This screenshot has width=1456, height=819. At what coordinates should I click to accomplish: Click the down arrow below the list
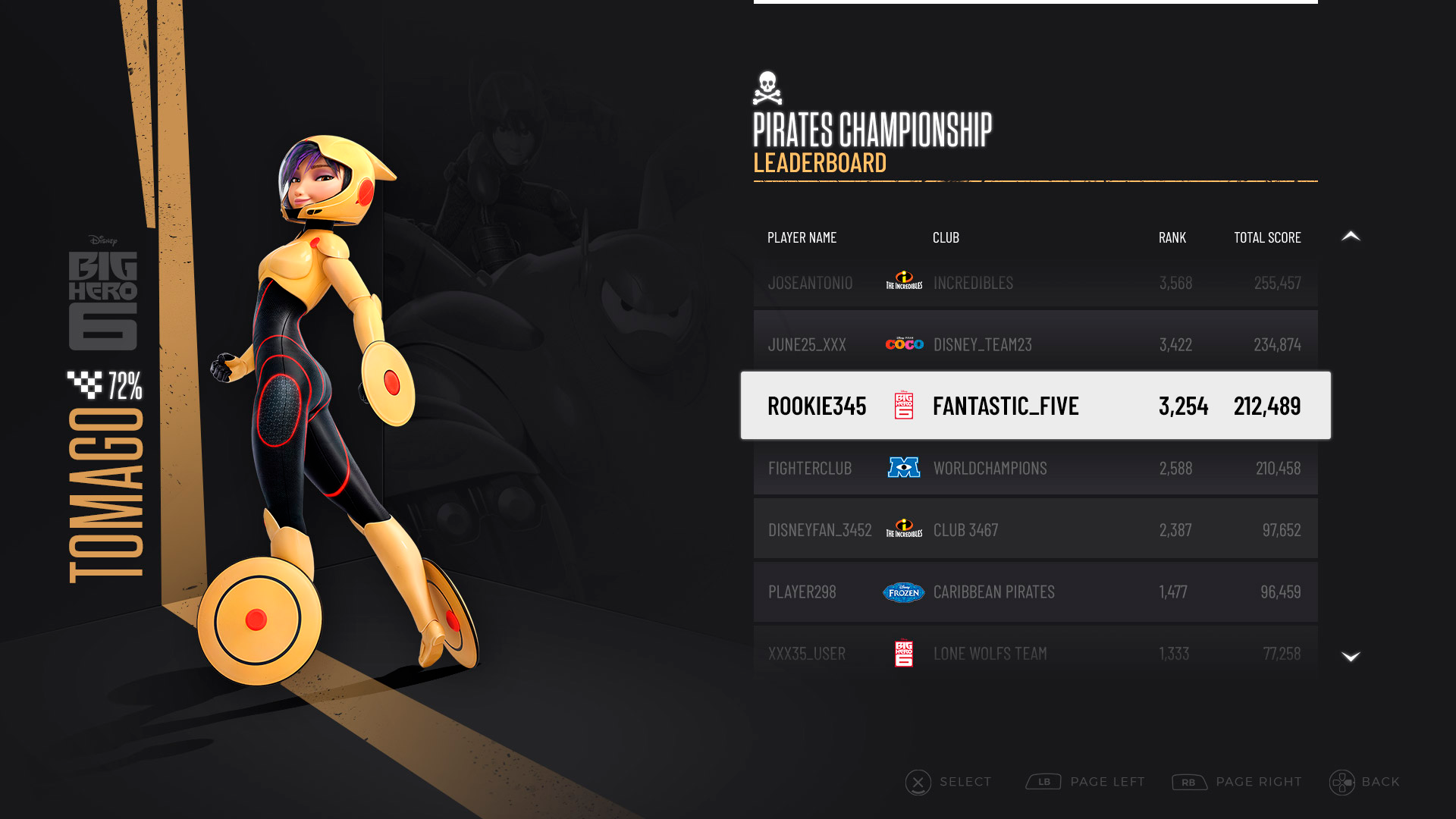point(1351,657)
